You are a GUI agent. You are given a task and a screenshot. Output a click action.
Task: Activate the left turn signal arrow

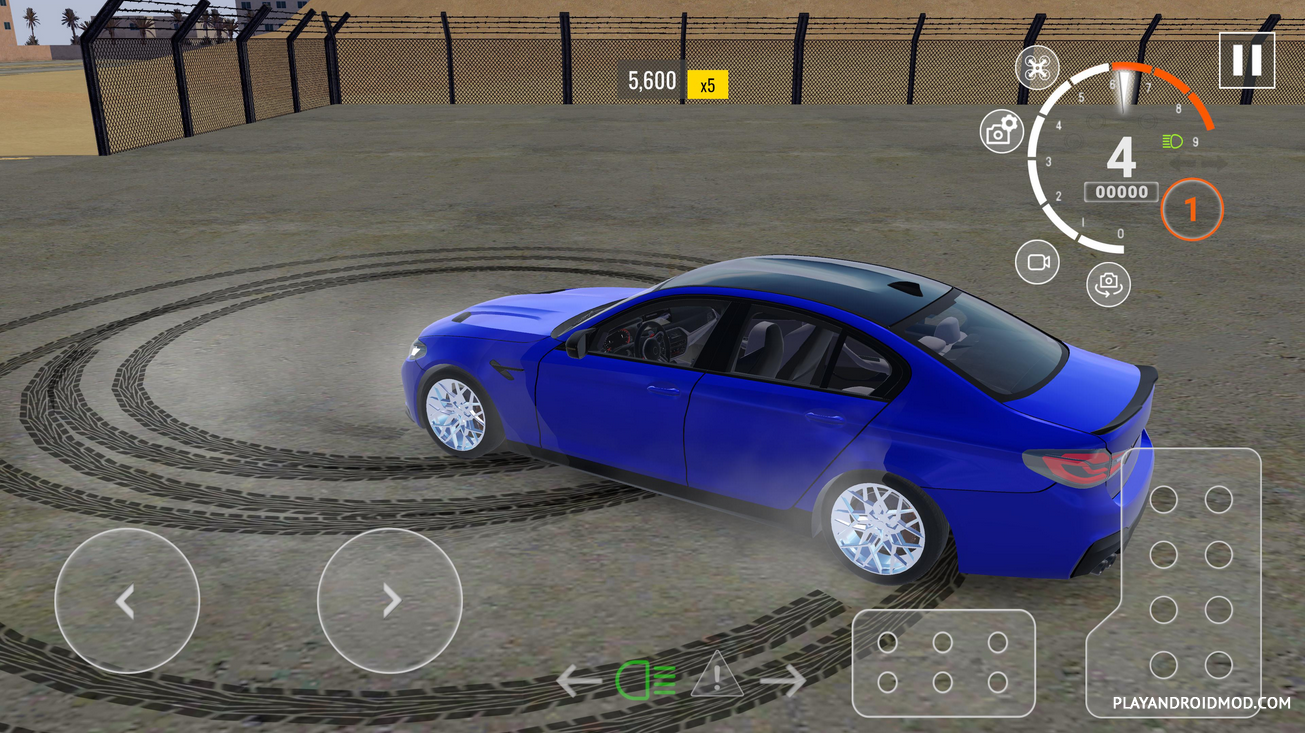tap(580, 681)
